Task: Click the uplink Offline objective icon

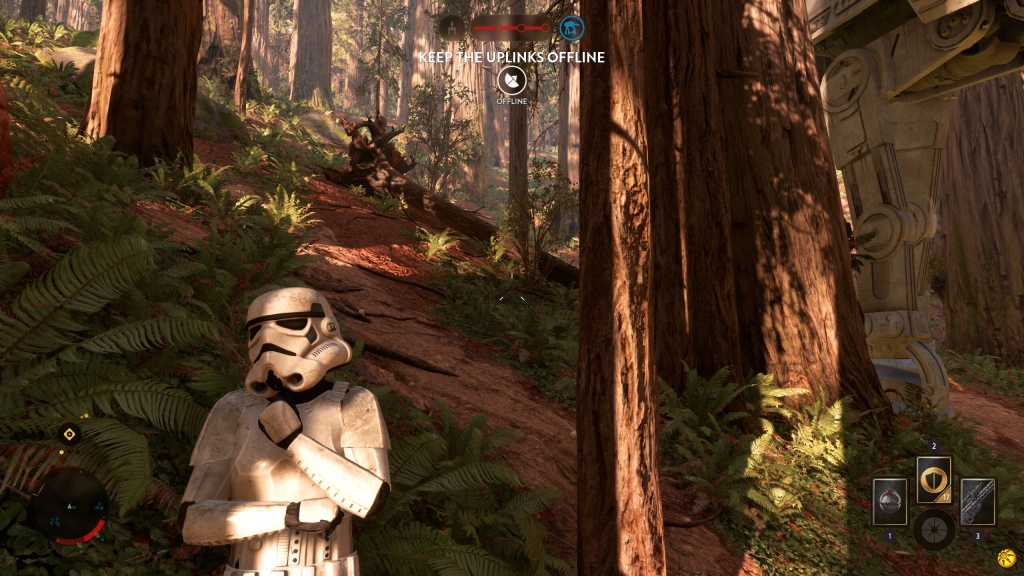Action: click(511, 81)
